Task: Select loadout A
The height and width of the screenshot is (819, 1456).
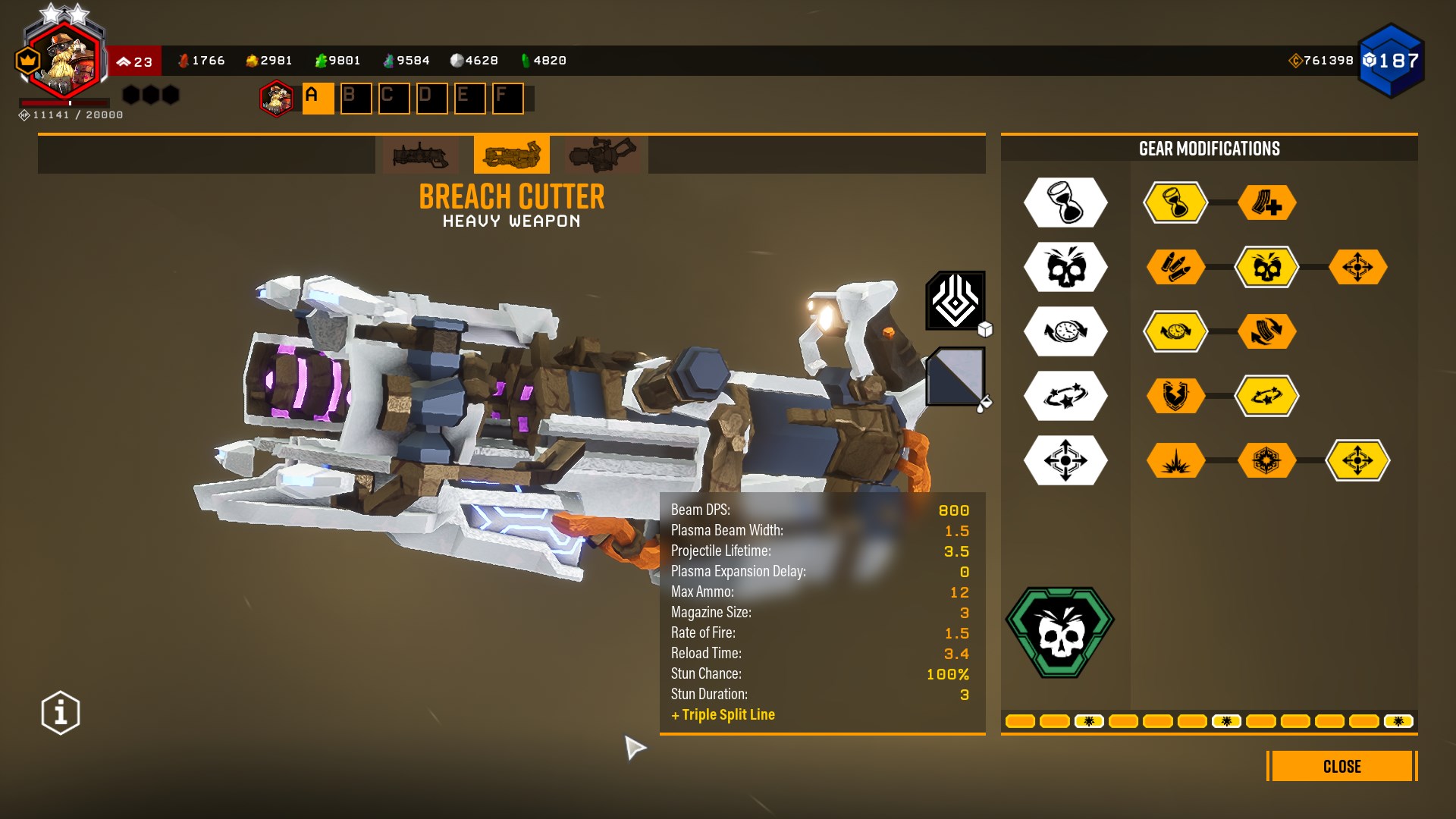Action: pyautogui.click(x=318, y=99)
